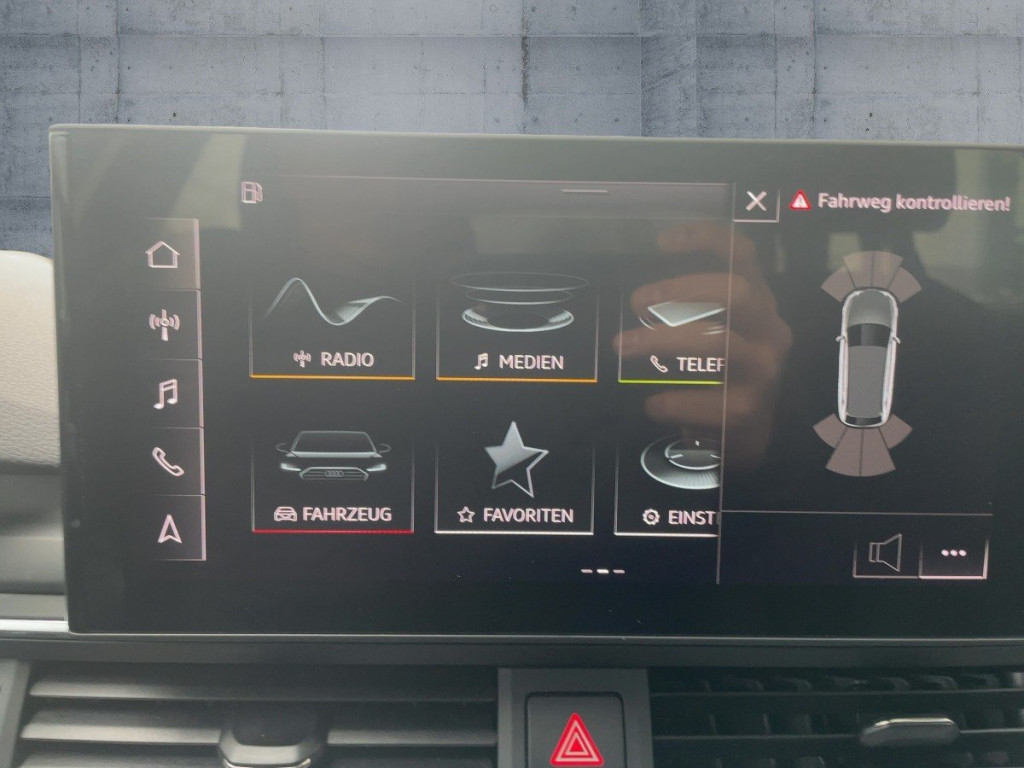Open navigation arrow sidebar icon

click(x=168, y=528)
